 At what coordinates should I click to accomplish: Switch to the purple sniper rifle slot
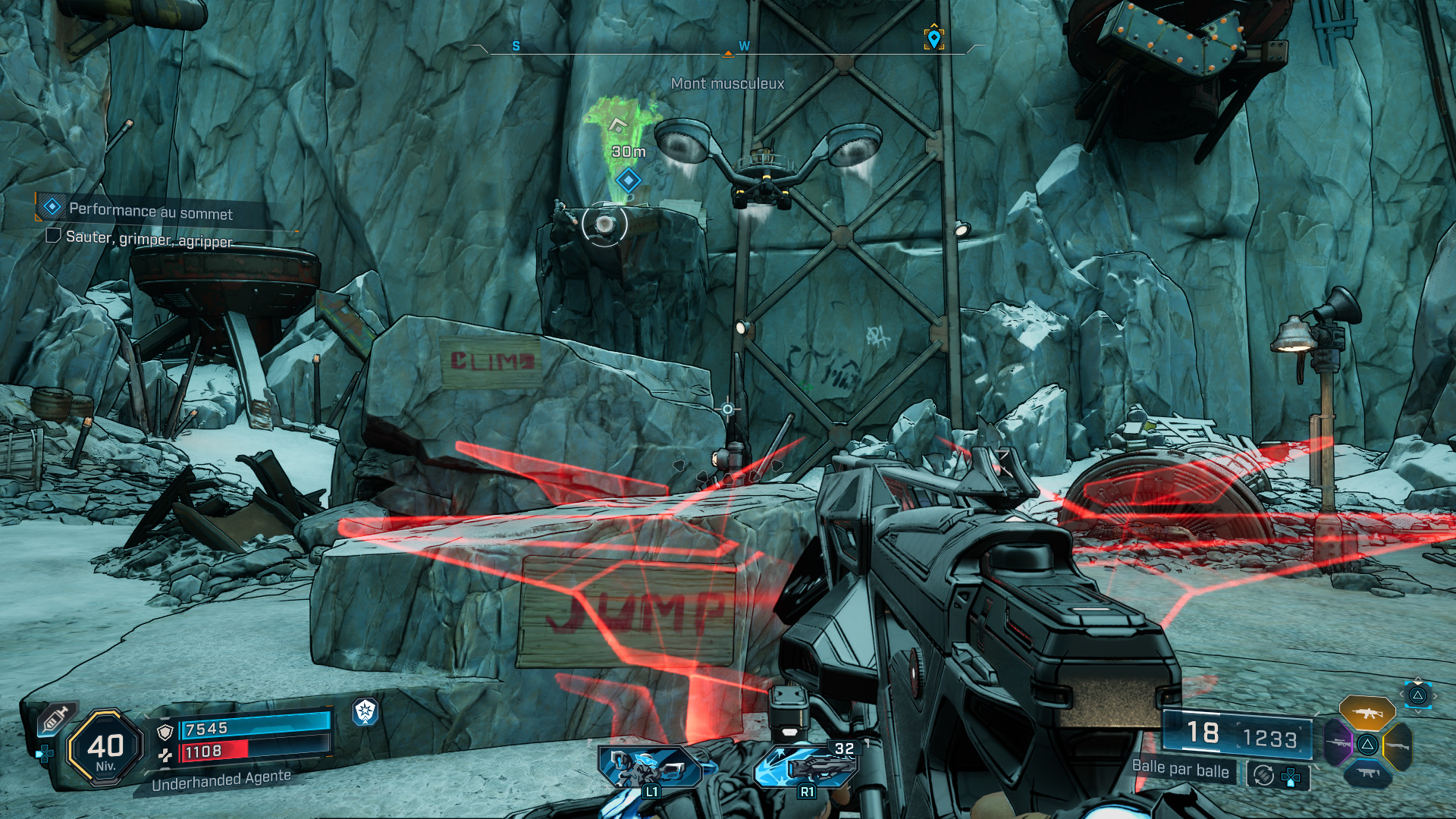[x=1338, y=743]
